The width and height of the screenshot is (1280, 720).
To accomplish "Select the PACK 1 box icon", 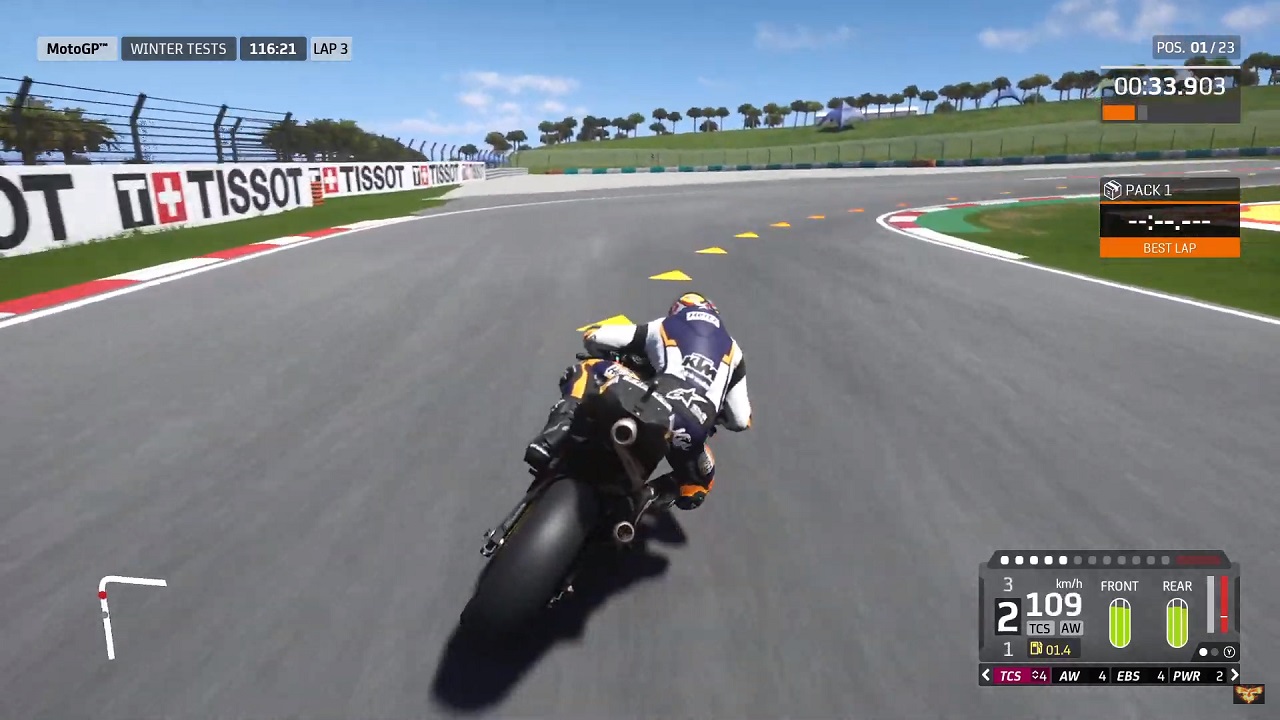I will [x=1113, y=190].
